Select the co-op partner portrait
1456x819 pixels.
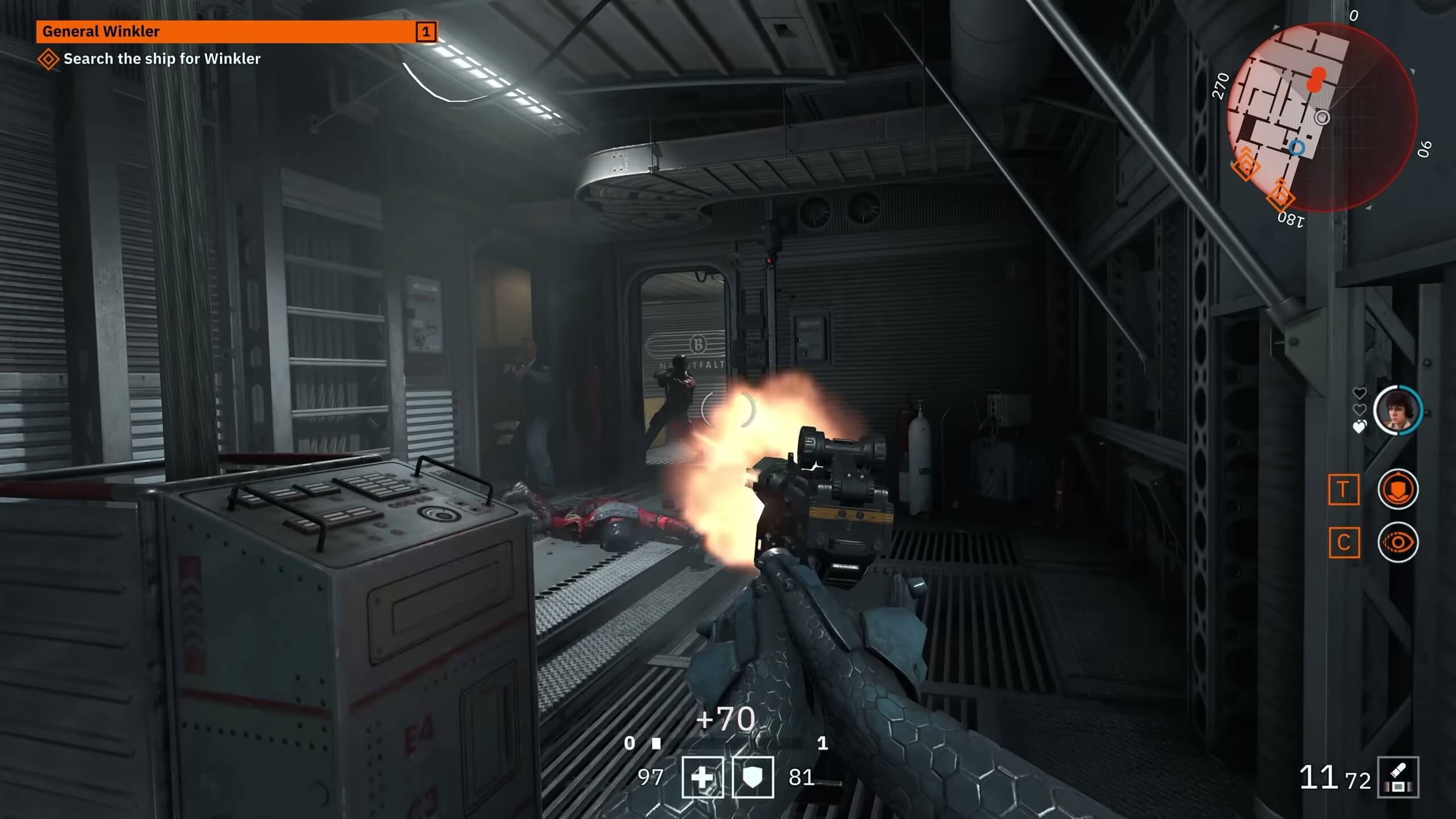(1397, 411)
